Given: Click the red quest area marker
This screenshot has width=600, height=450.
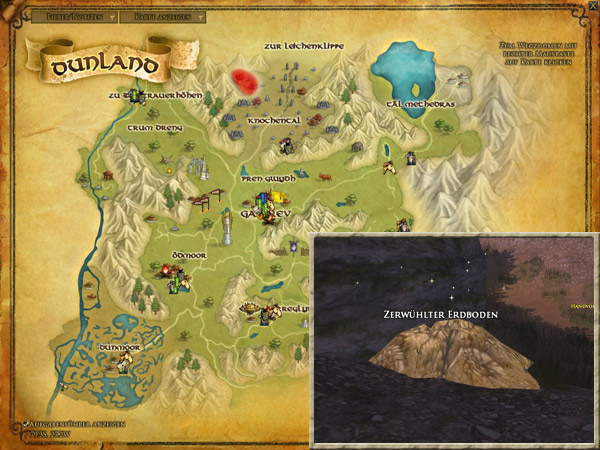Looking at the screenshot, I should [x=245, y=81].
